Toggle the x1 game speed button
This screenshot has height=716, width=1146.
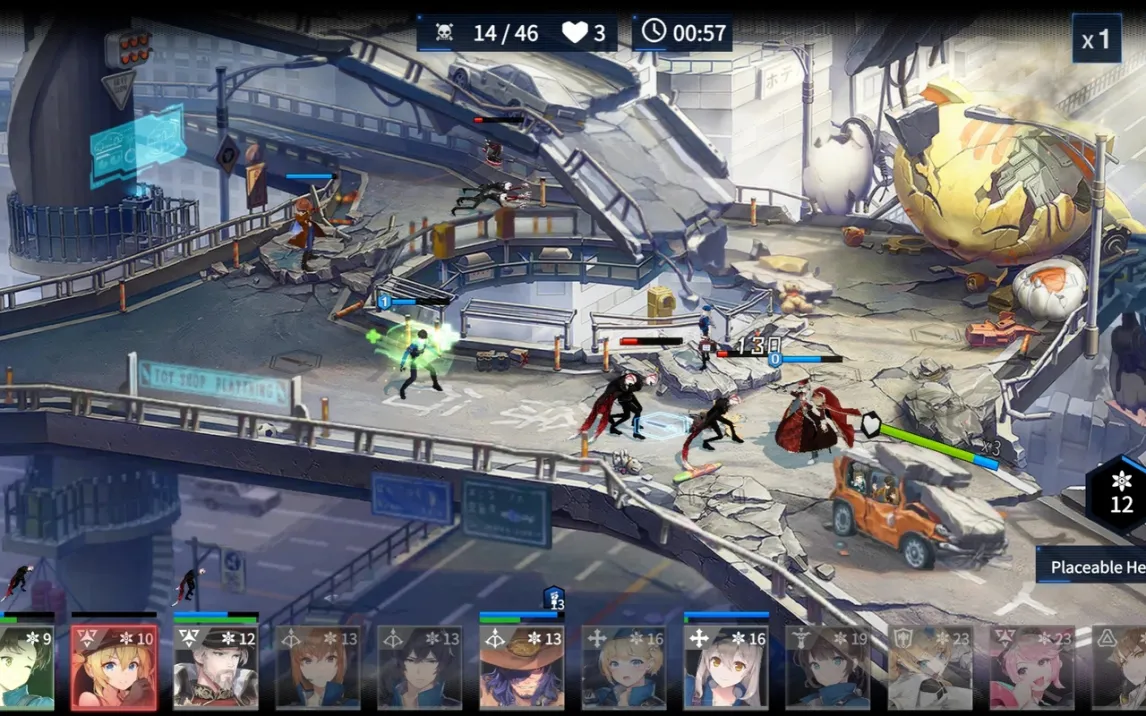pyautogui.click(x=1096, y=40)
